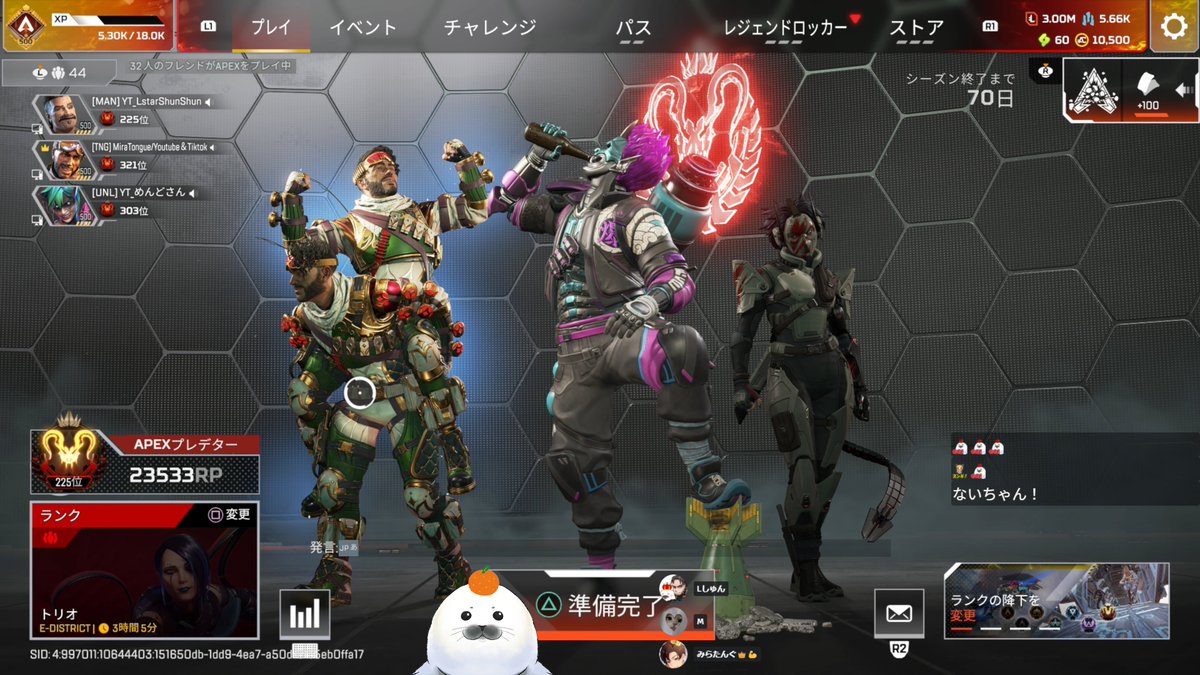Open the ランクの降下を変更 panel
1200x675 pixels.
click(1056, 600)
